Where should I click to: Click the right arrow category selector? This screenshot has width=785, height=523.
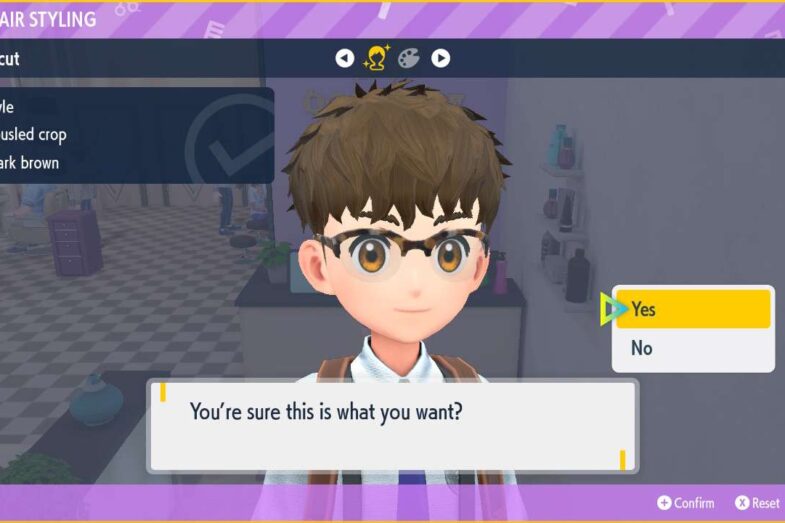(440, 58)
